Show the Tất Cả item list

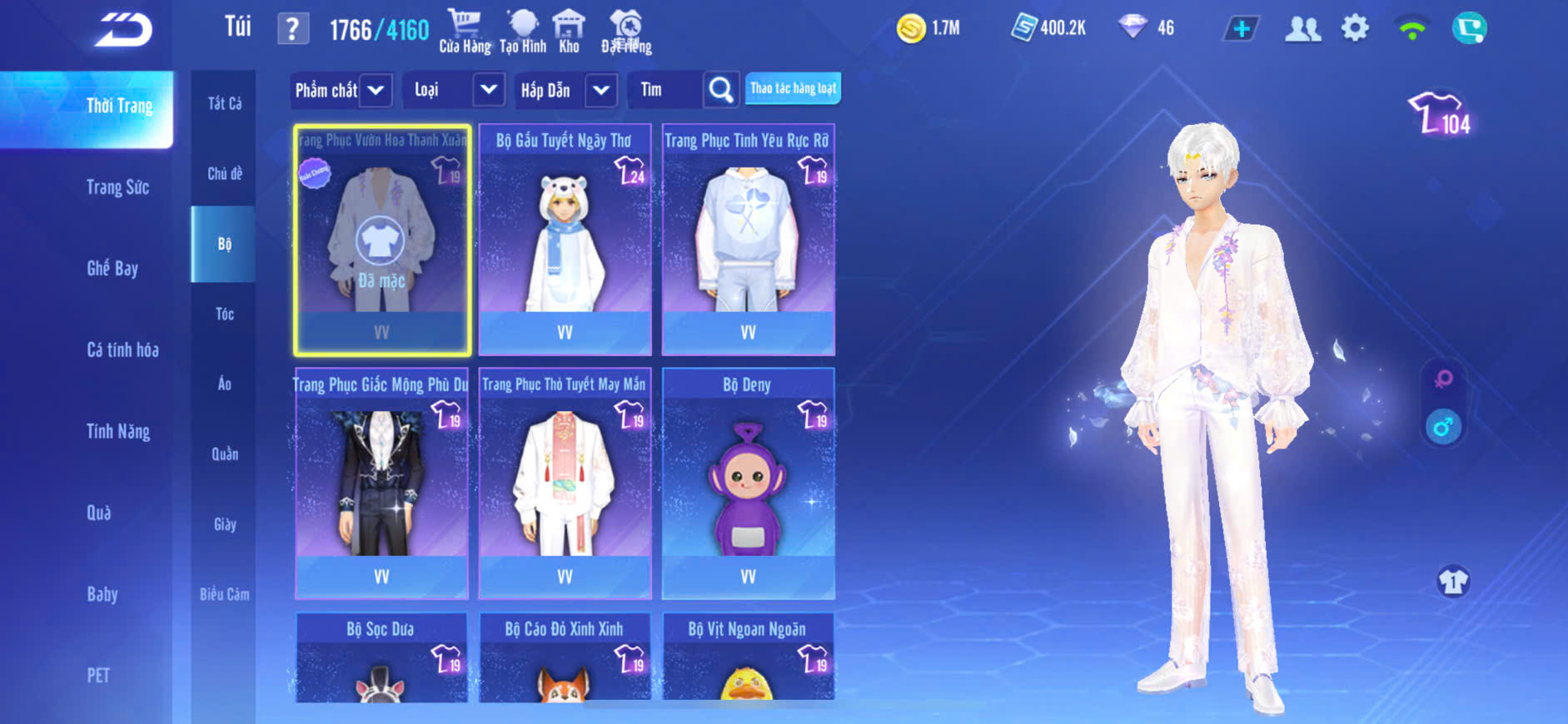click(224, 103)
